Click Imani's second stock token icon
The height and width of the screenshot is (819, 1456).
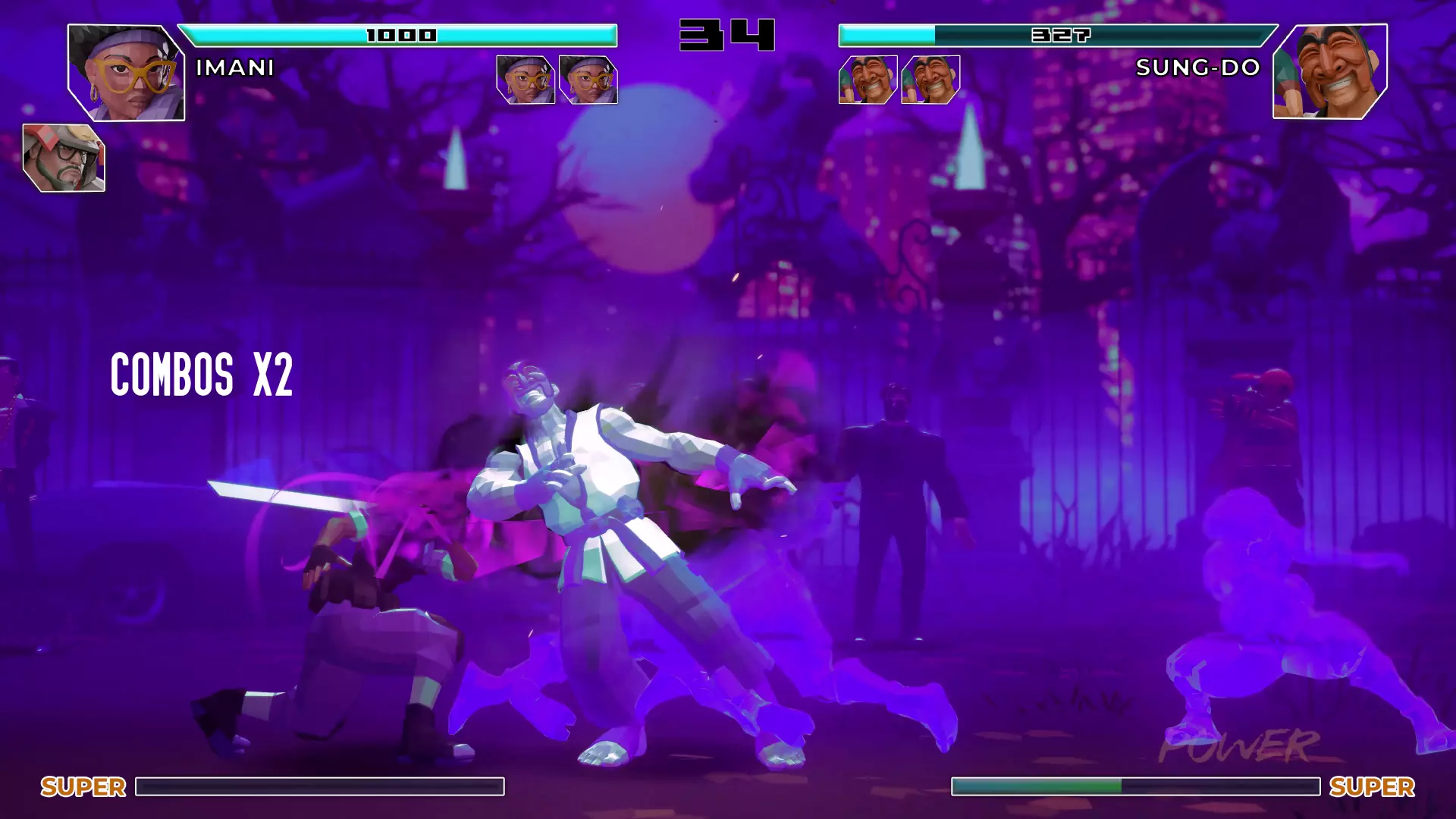tap(588, 79)
